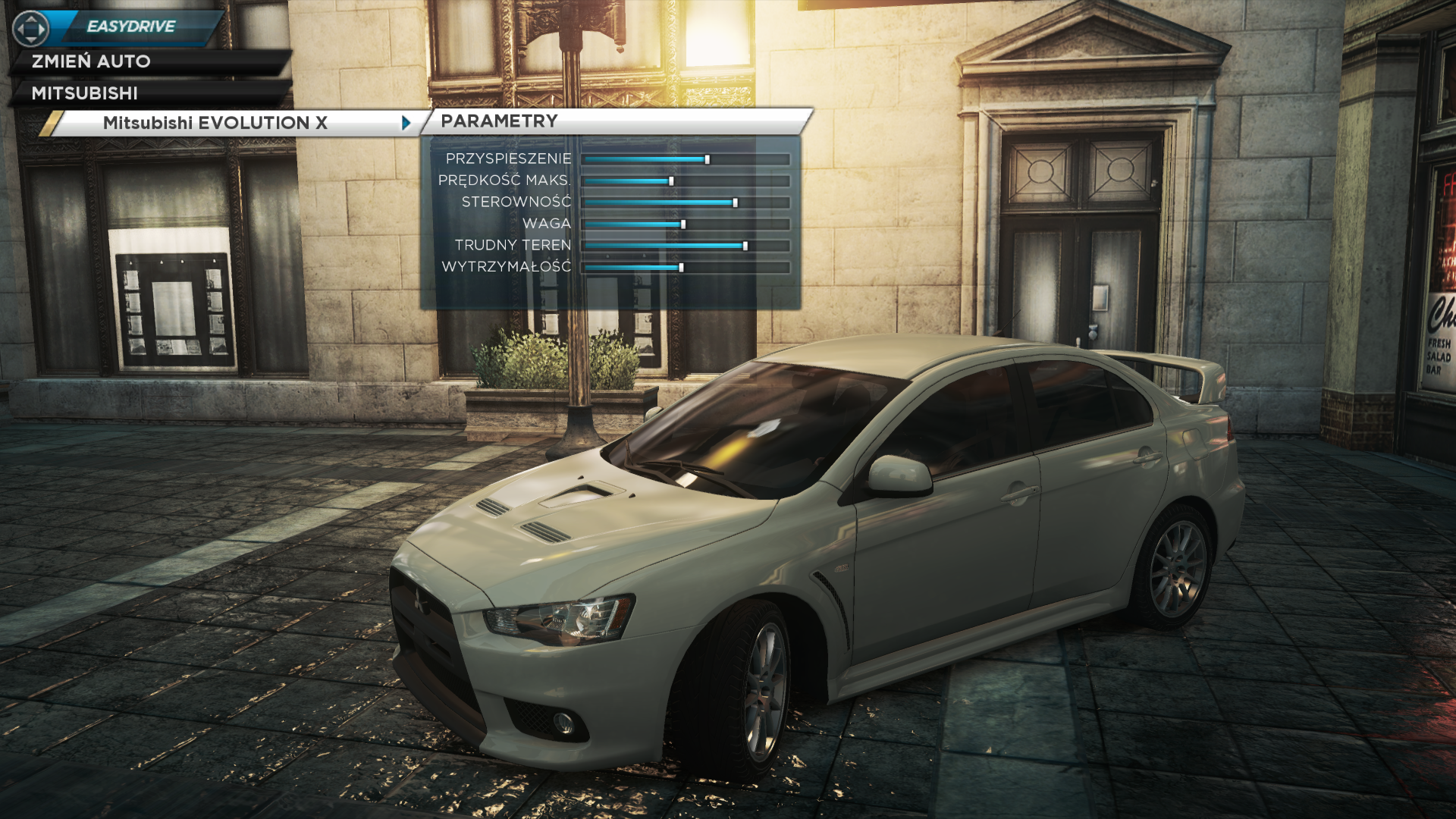The width and height of the screenshot is (1456, 819).
Task: Select the Mitsubishi EVOLUTION X car
Action: point(215,123)
